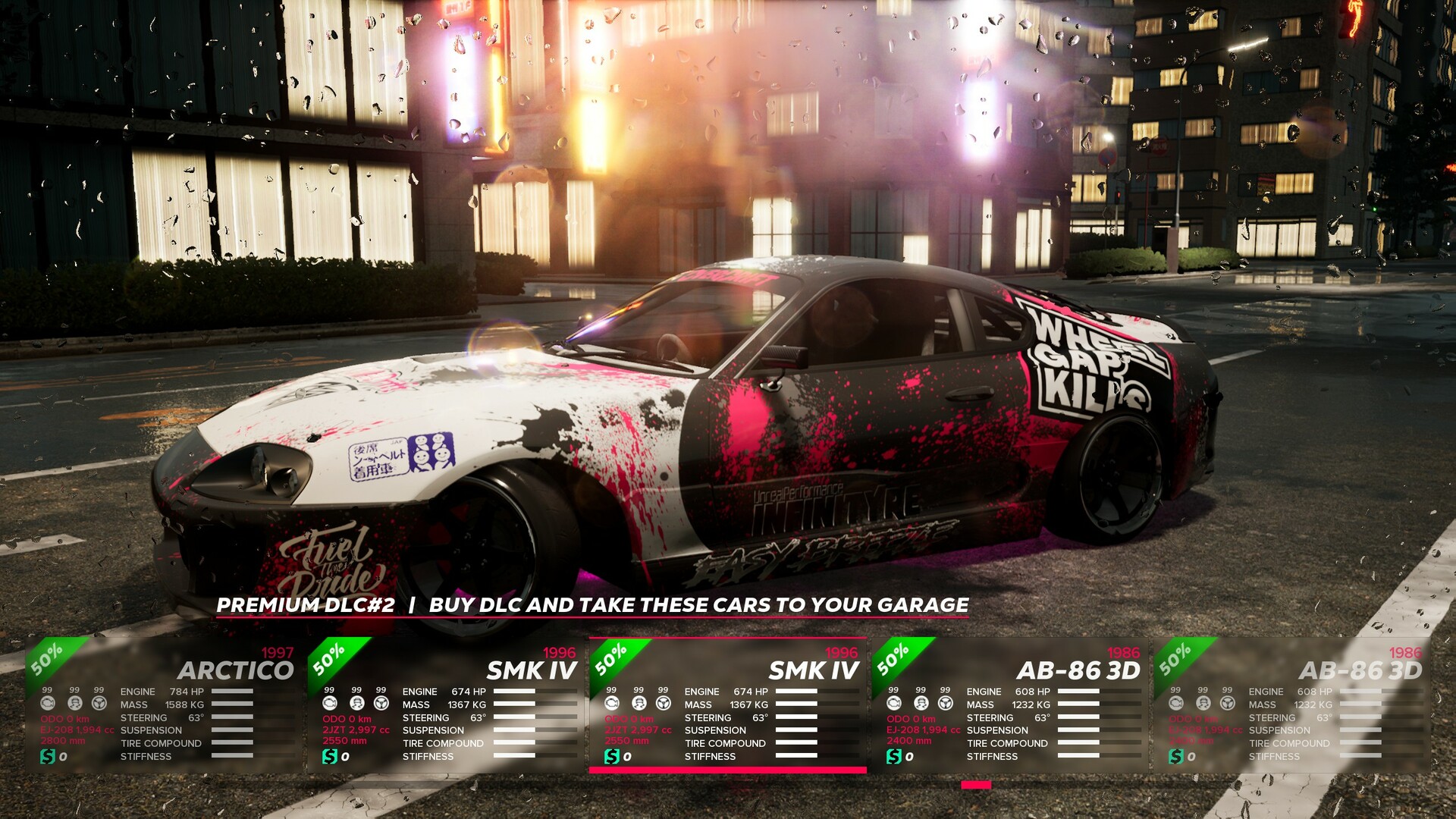Screen dimensions: 1456x819
Task: Click the dollar icon on the highlighted SMK IV card
Action: 613,755
